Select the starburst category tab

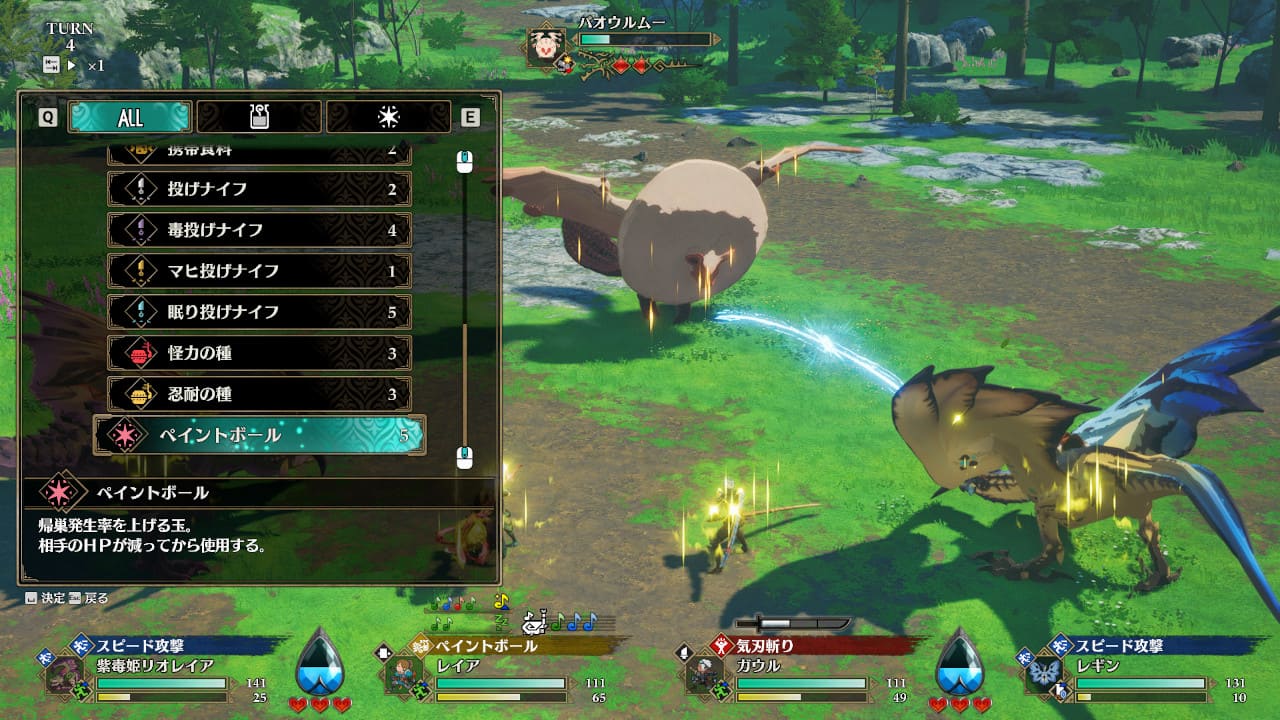click(x=388, y=117)
